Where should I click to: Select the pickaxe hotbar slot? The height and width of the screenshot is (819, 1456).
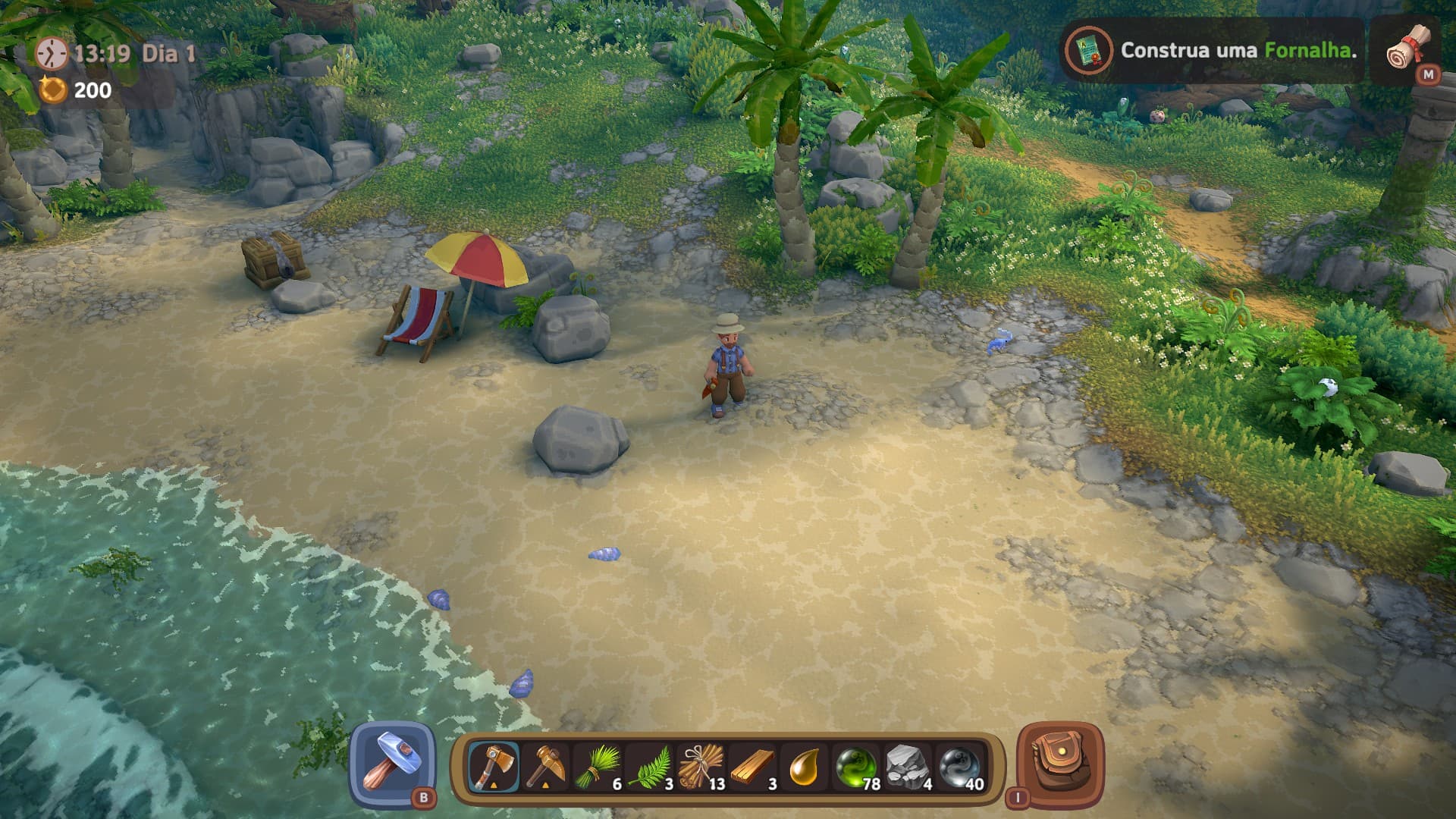(545, 767)
